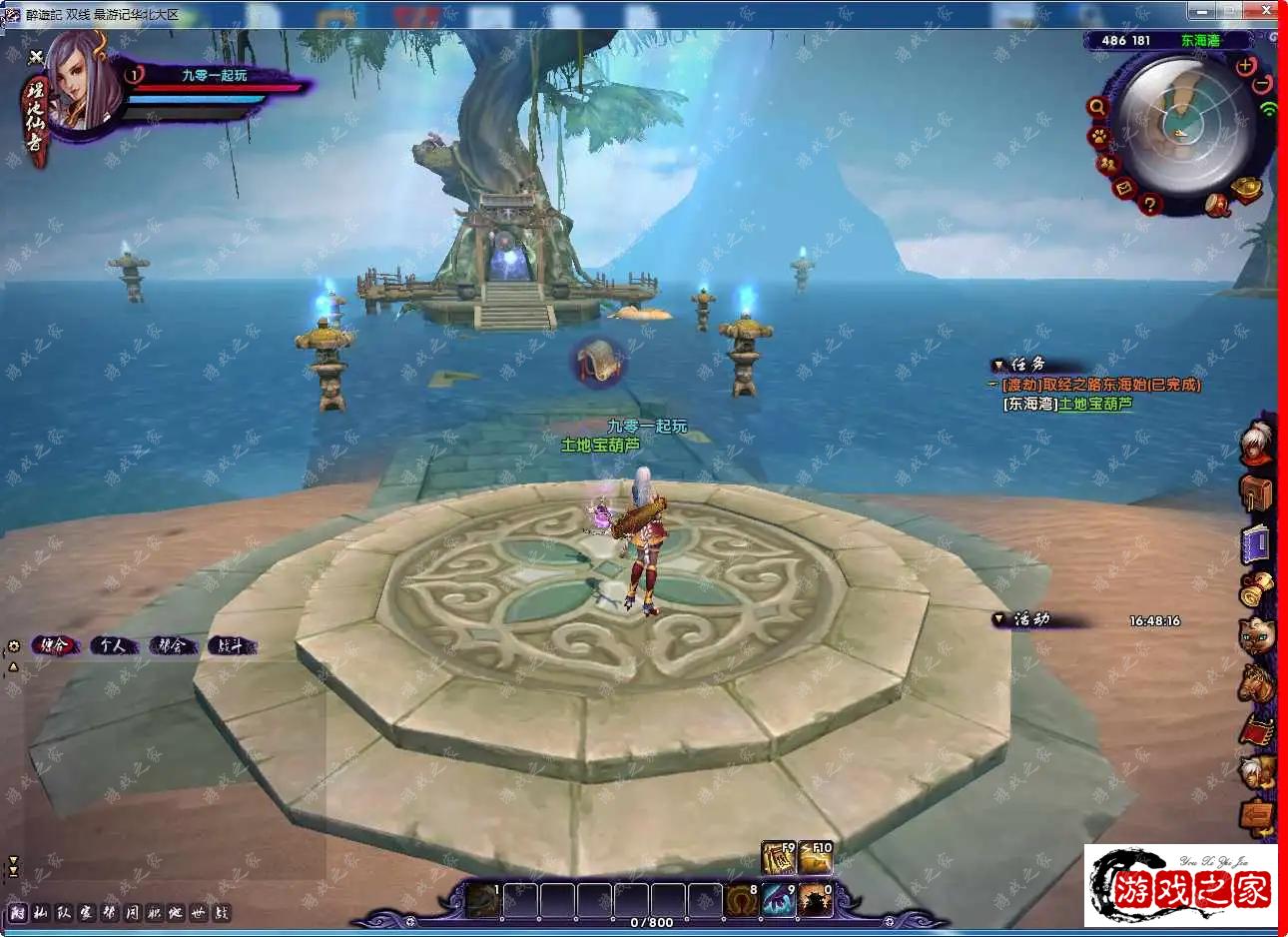Open the blue book icon
This screenshot has width=1288, height=937.
click(1256, 543)
